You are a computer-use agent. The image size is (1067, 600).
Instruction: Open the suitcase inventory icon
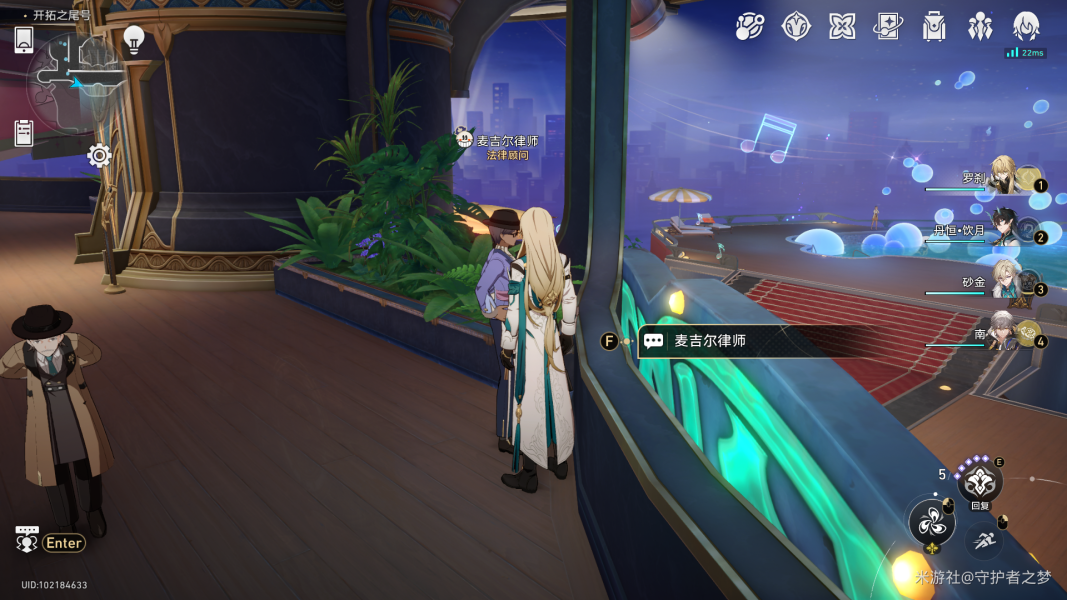[x=934, y=26]
